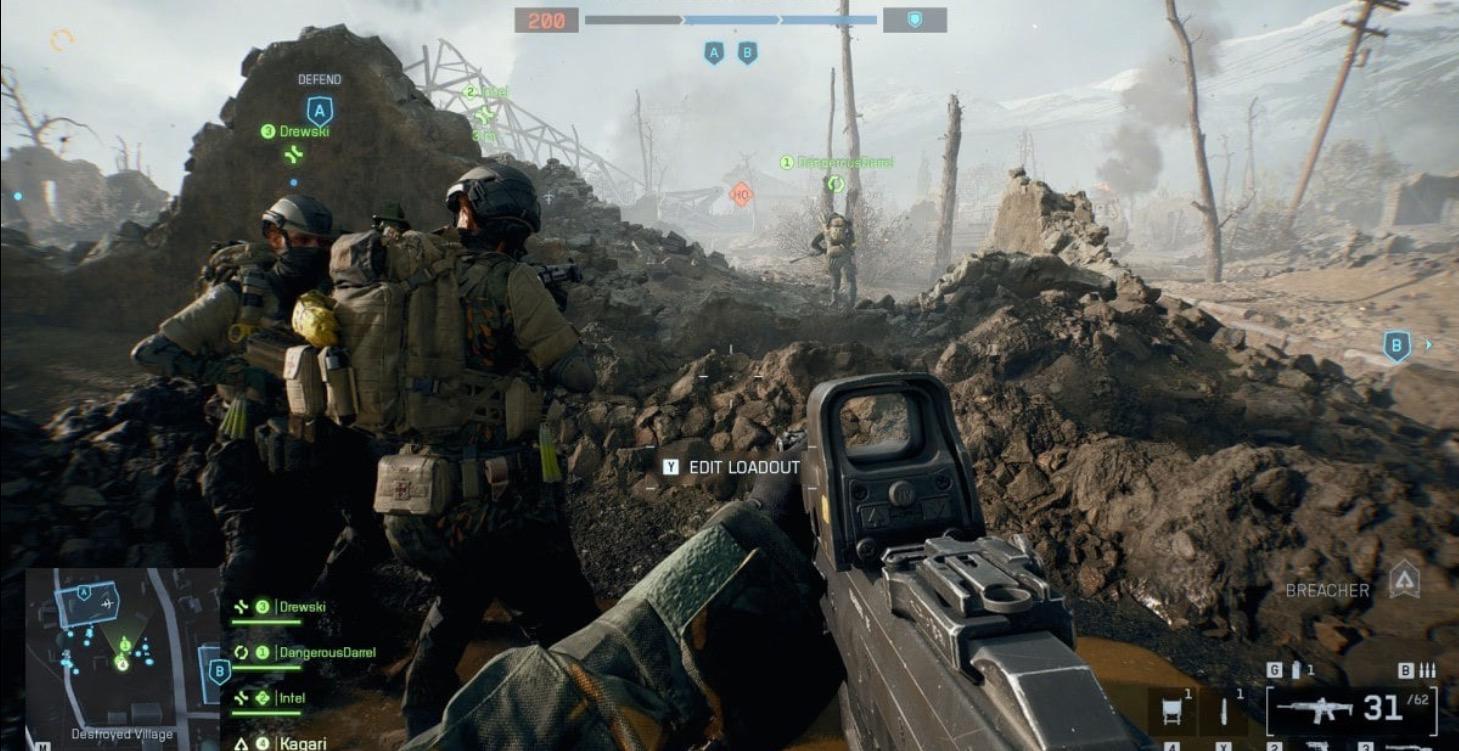
Task: Open the Breacher class icon
Action: (1404, 580)
